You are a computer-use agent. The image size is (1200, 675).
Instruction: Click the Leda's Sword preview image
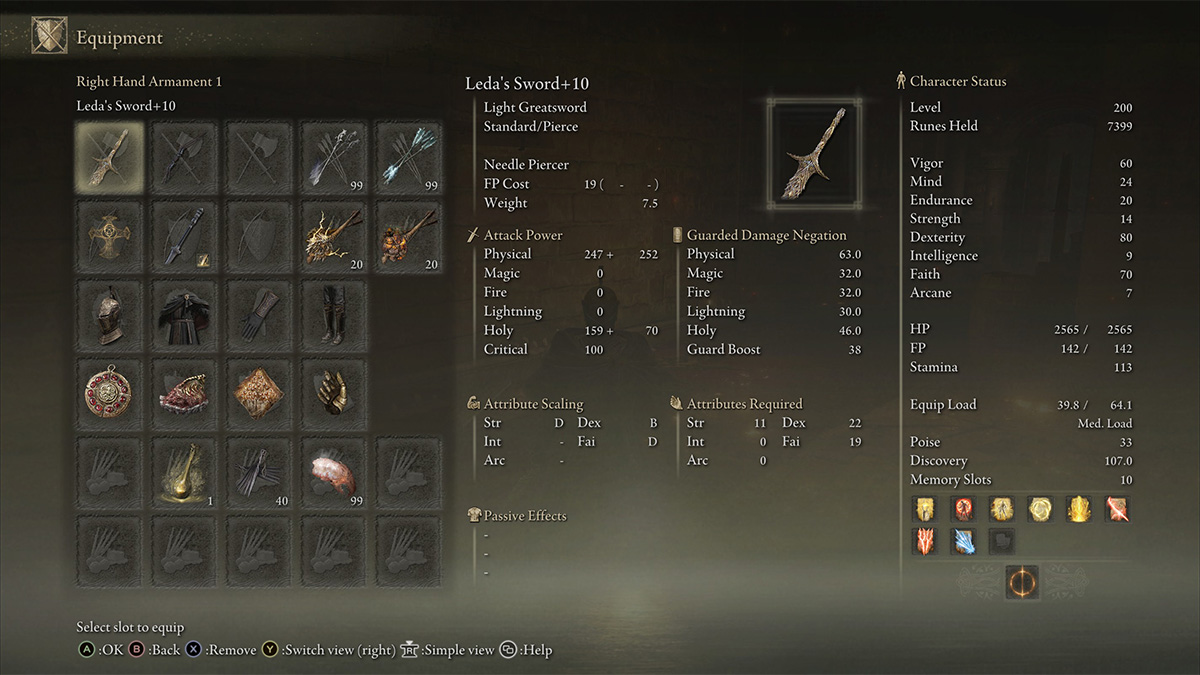[812, 153]
